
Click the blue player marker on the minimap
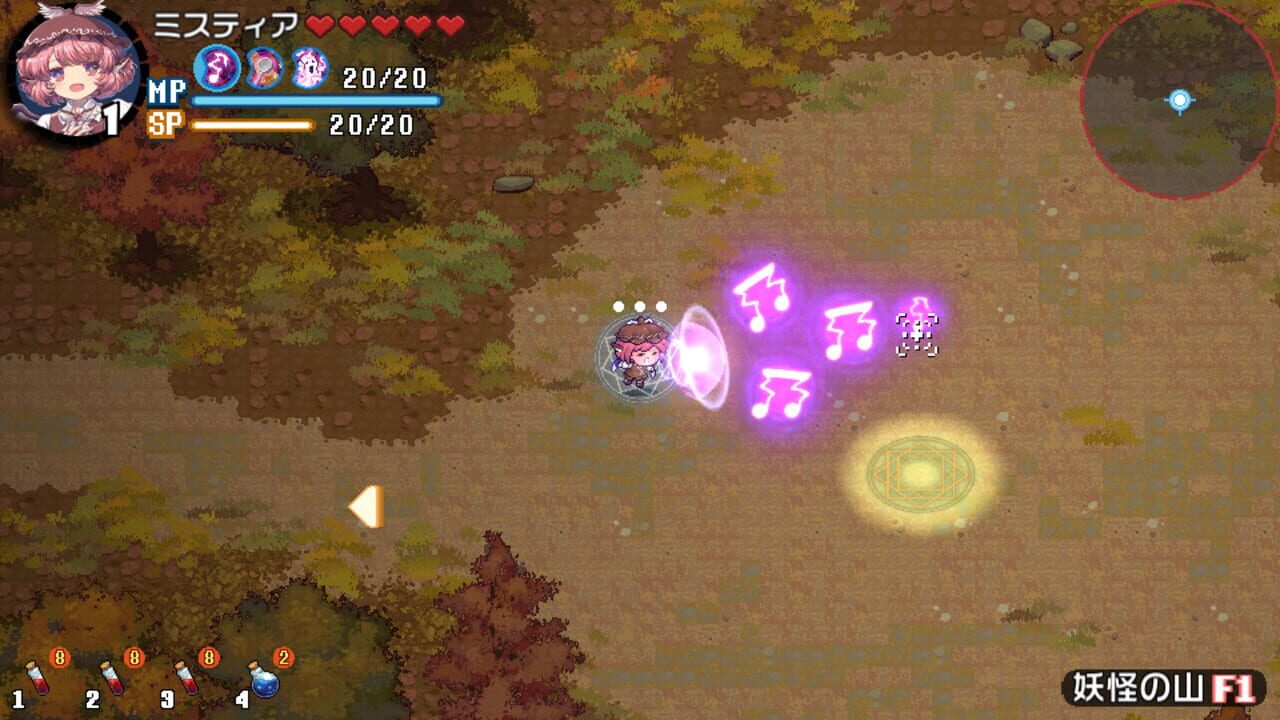pos(1180,98)
